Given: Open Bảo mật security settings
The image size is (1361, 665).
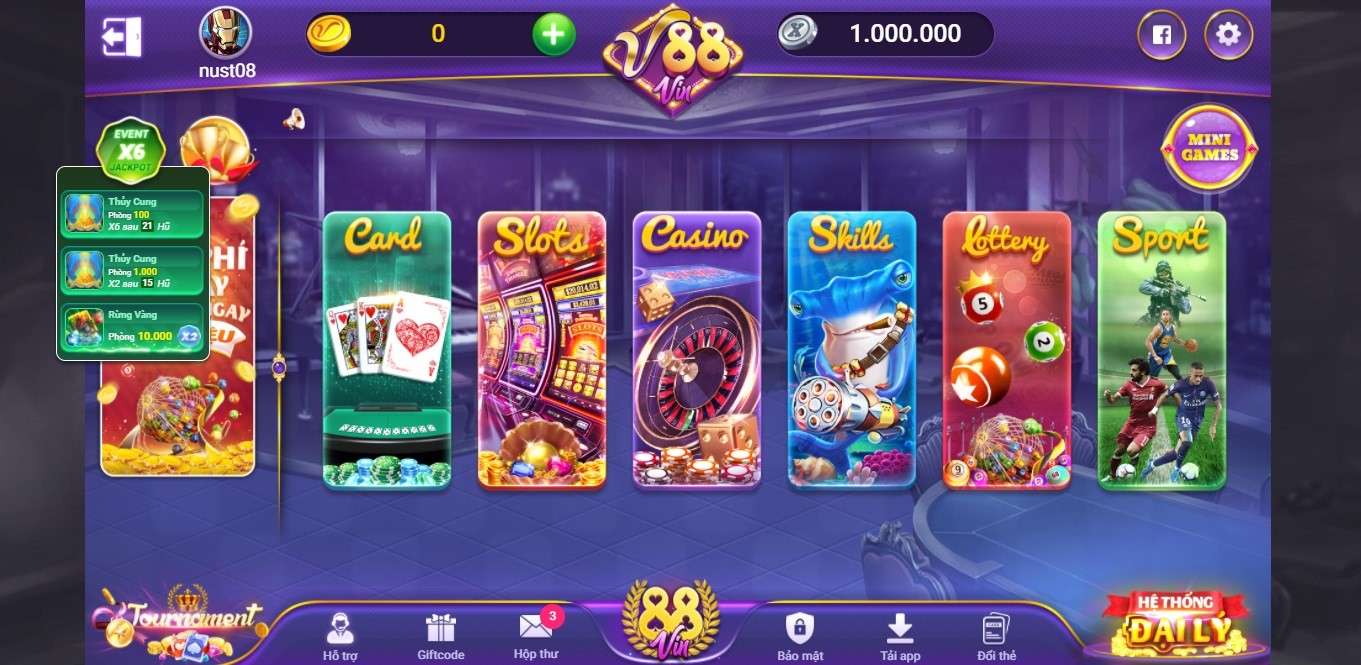Looking at the screenshot, I should coord(800,636).
